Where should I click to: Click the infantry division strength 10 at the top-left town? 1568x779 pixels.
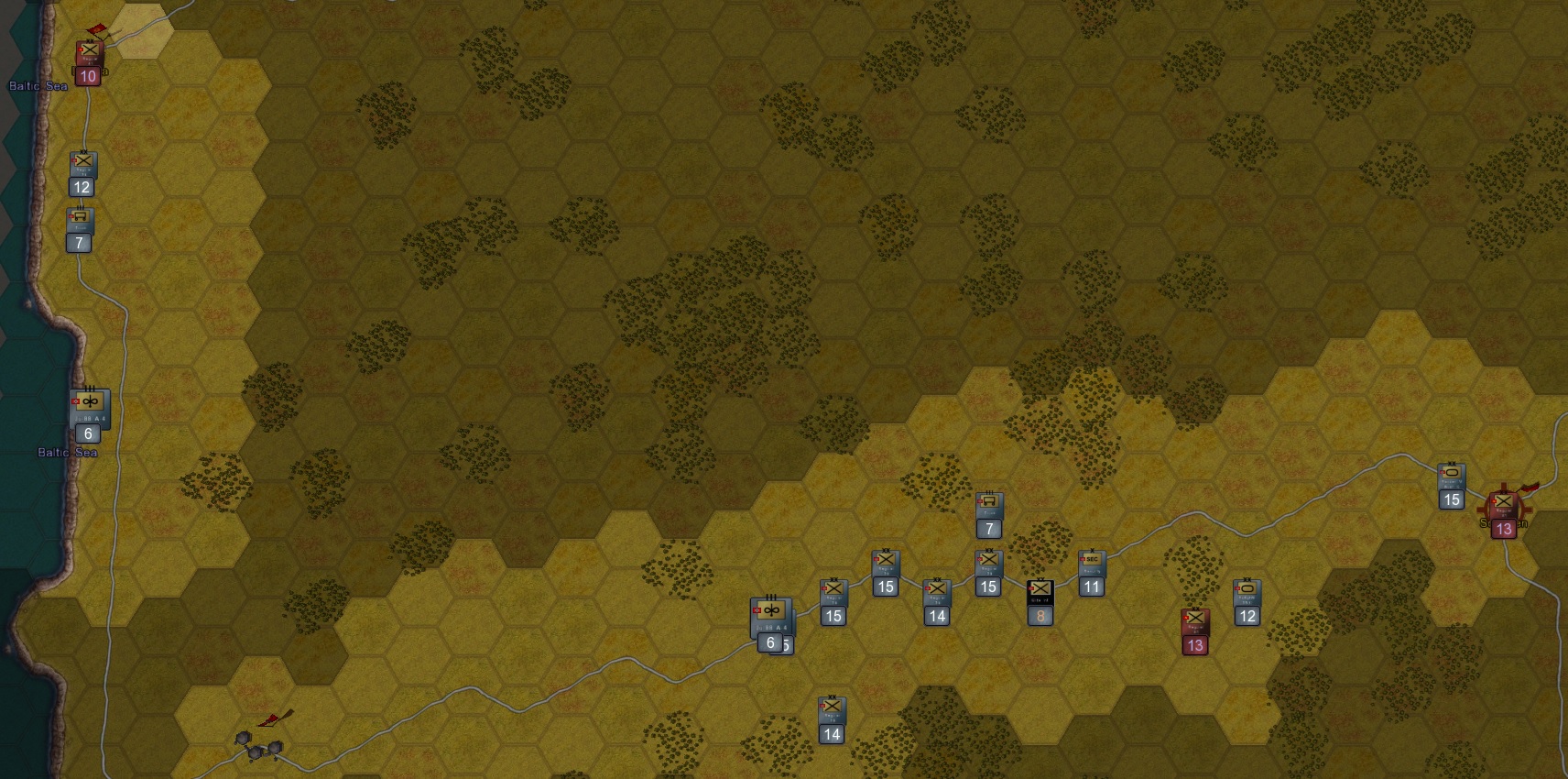pos(88,55)
